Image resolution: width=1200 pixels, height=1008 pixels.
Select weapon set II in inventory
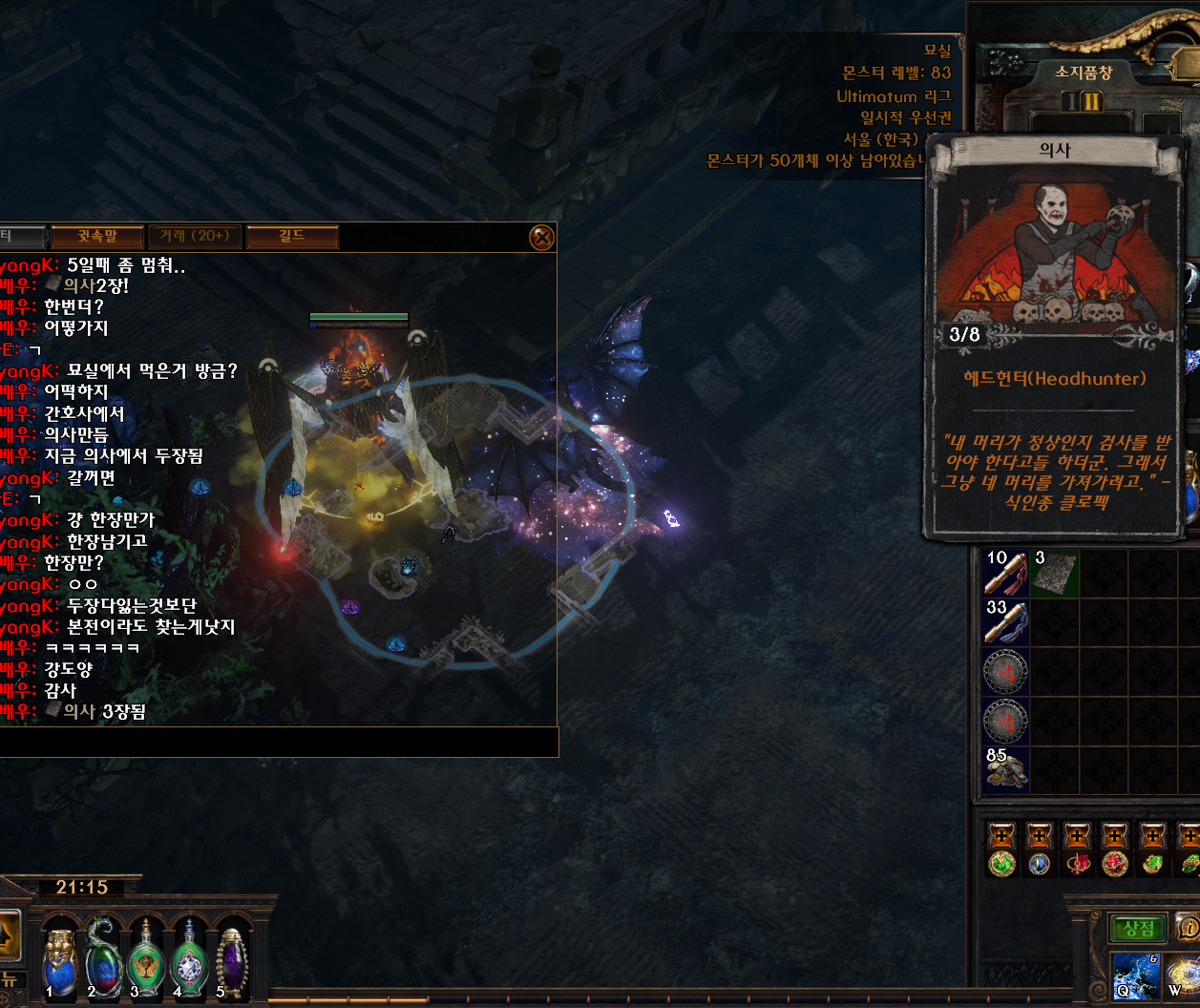pos(1092,101)
